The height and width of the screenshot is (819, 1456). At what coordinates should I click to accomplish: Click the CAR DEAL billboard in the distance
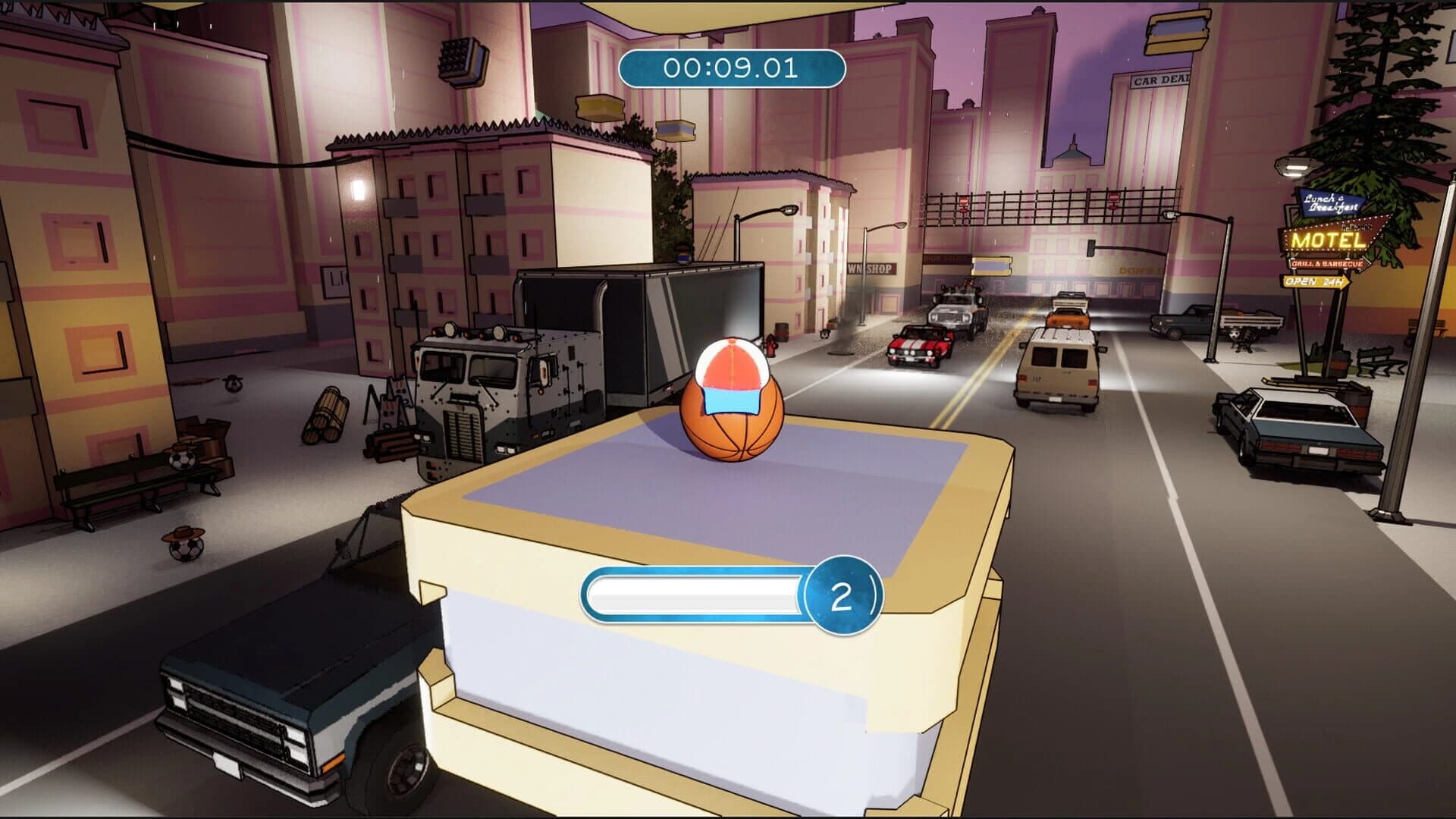point(1160,80)
